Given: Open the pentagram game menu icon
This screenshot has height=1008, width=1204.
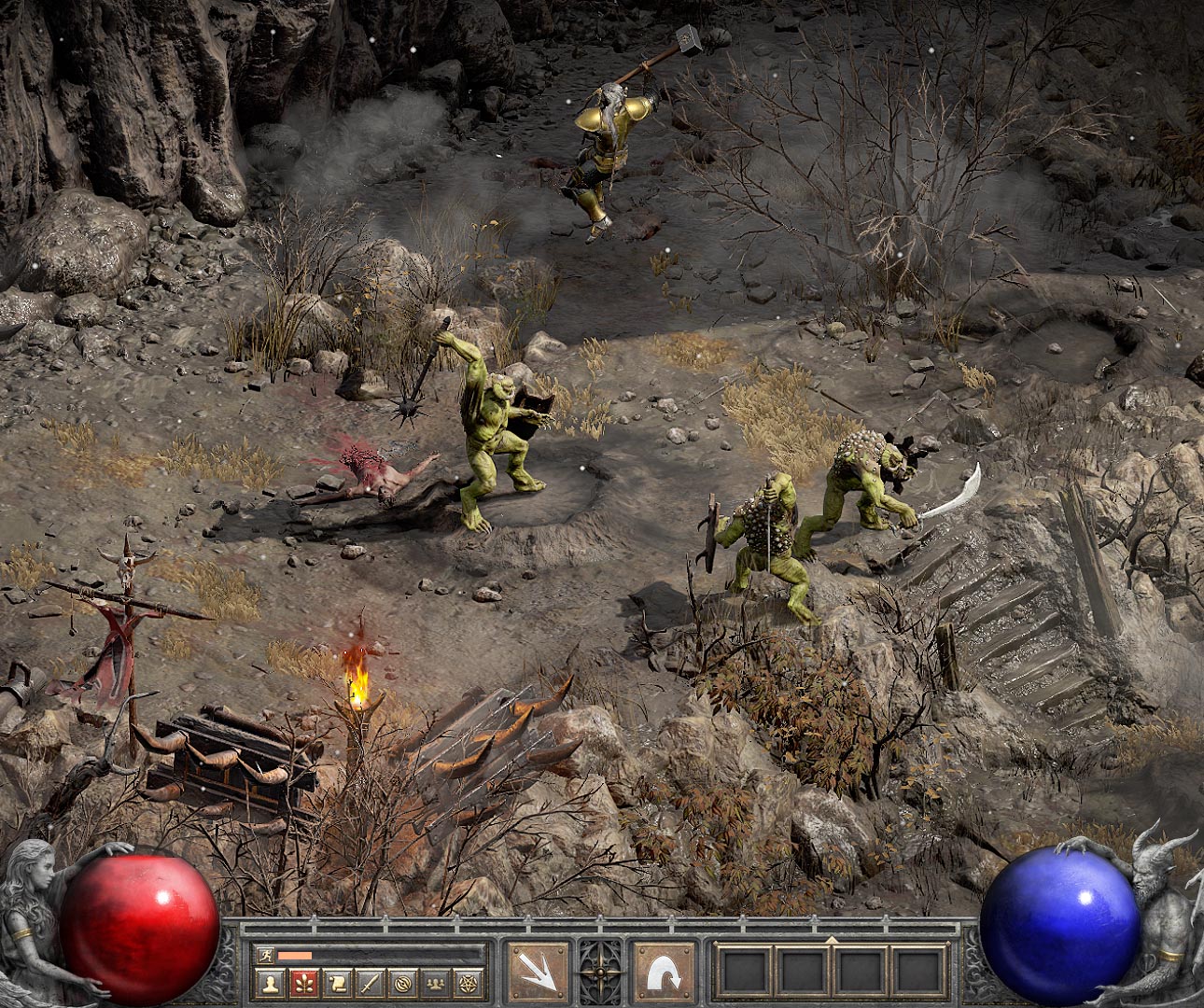Looking at the screenshot, I should [x=467, y=982].
